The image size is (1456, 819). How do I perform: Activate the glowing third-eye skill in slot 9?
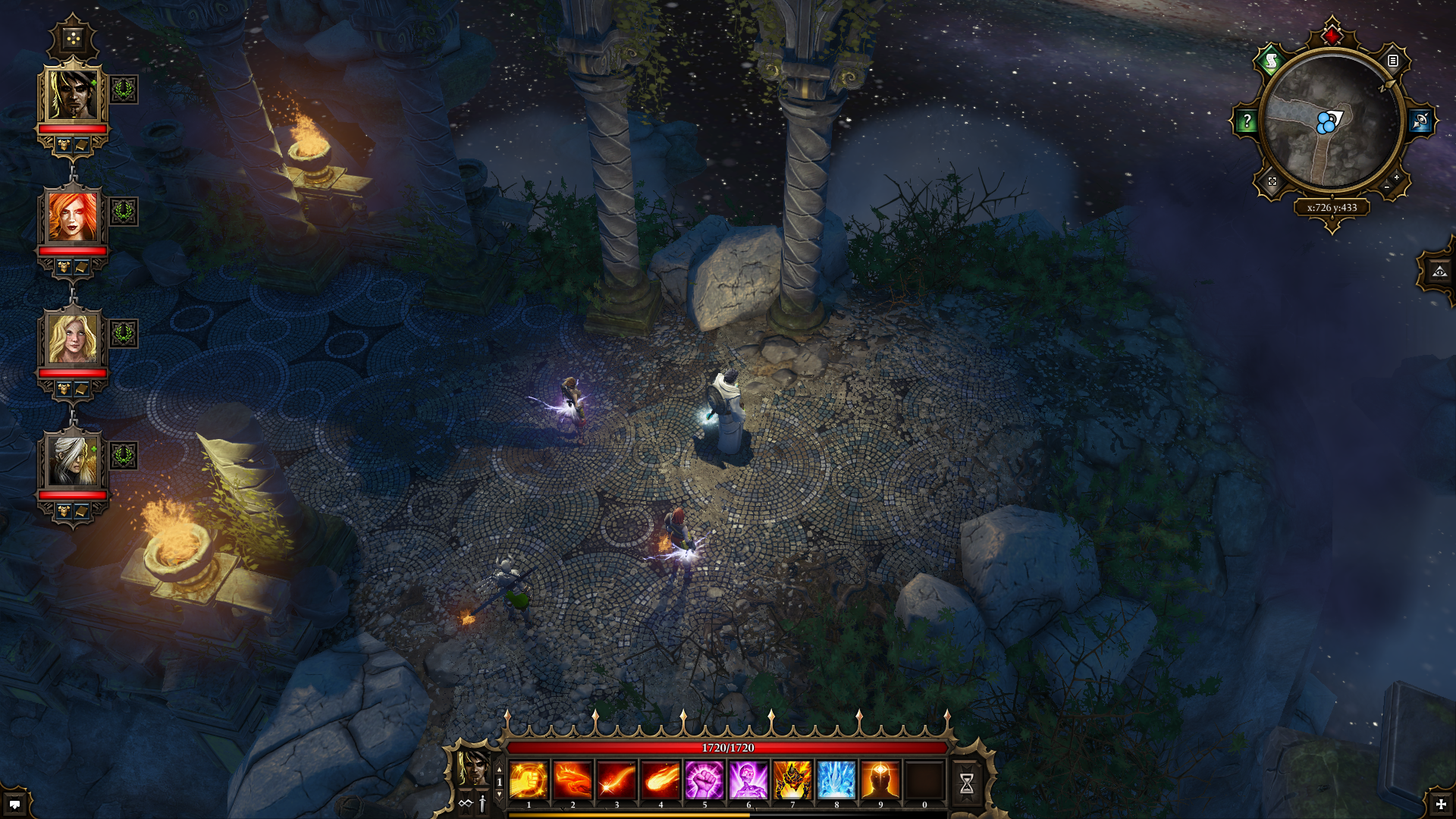click(880, 780)
